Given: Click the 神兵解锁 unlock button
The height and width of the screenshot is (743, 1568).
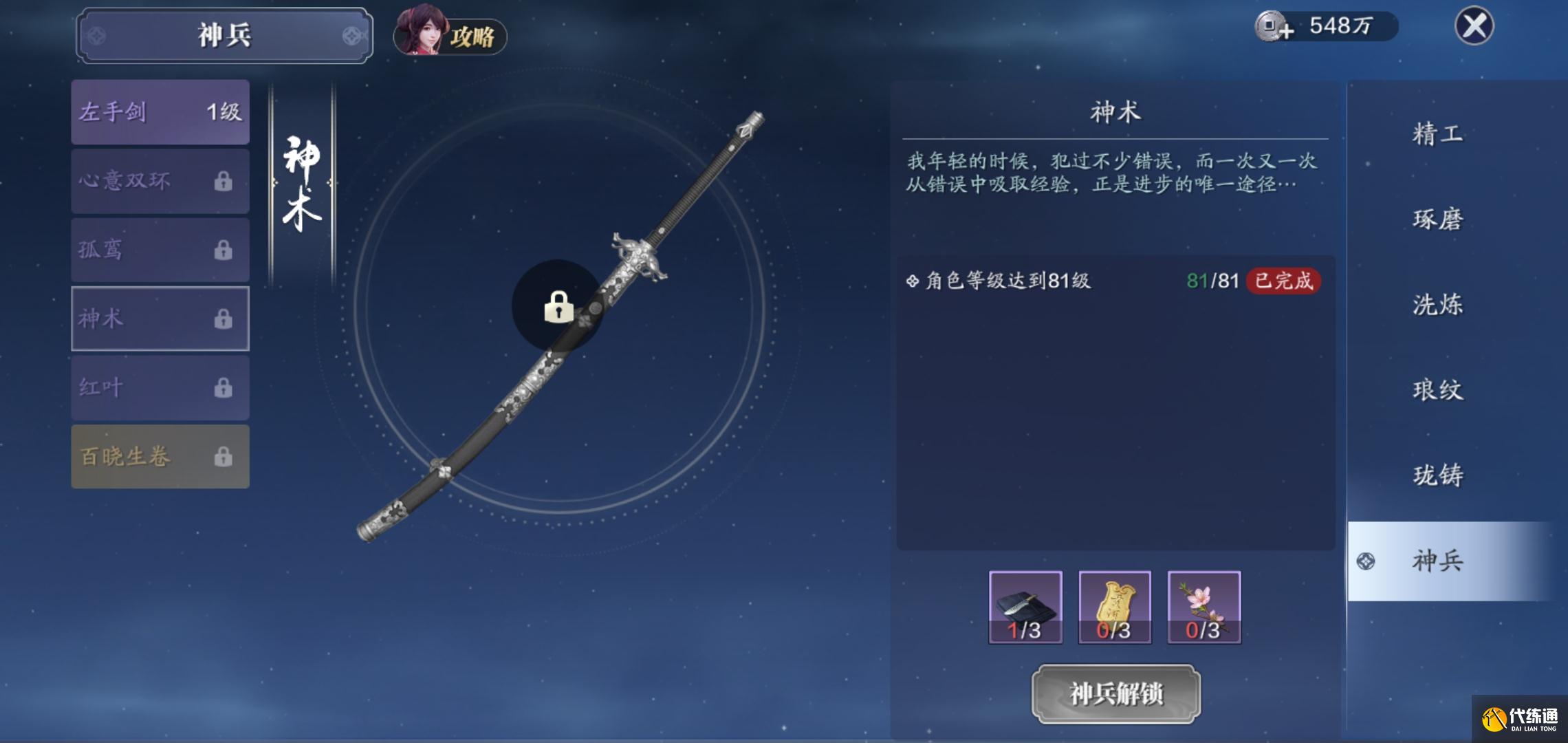Looking at the screenshot, I should [x=1115, y=693].
